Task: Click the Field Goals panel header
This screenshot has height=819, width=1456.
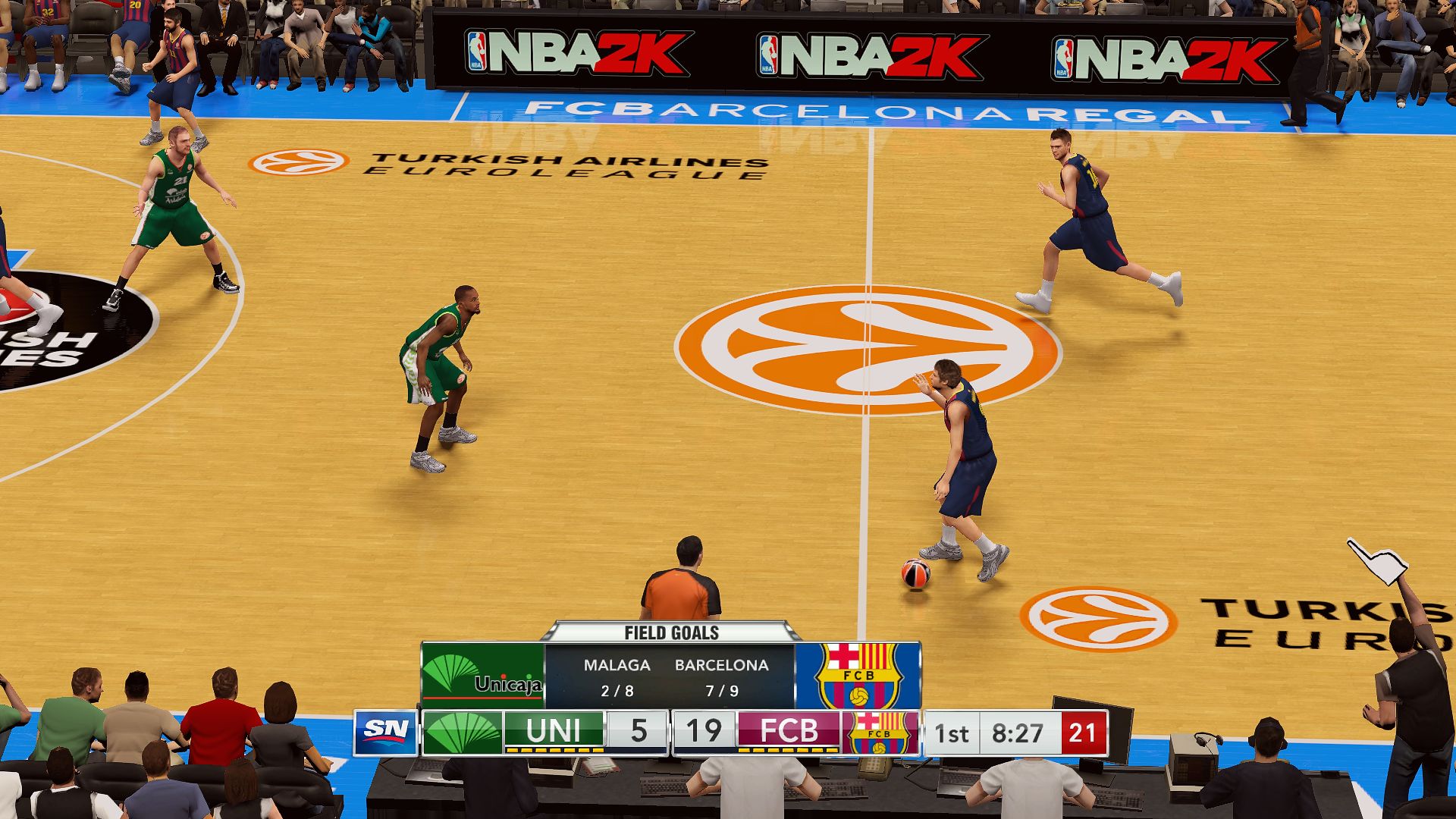Action: [671, 632]
